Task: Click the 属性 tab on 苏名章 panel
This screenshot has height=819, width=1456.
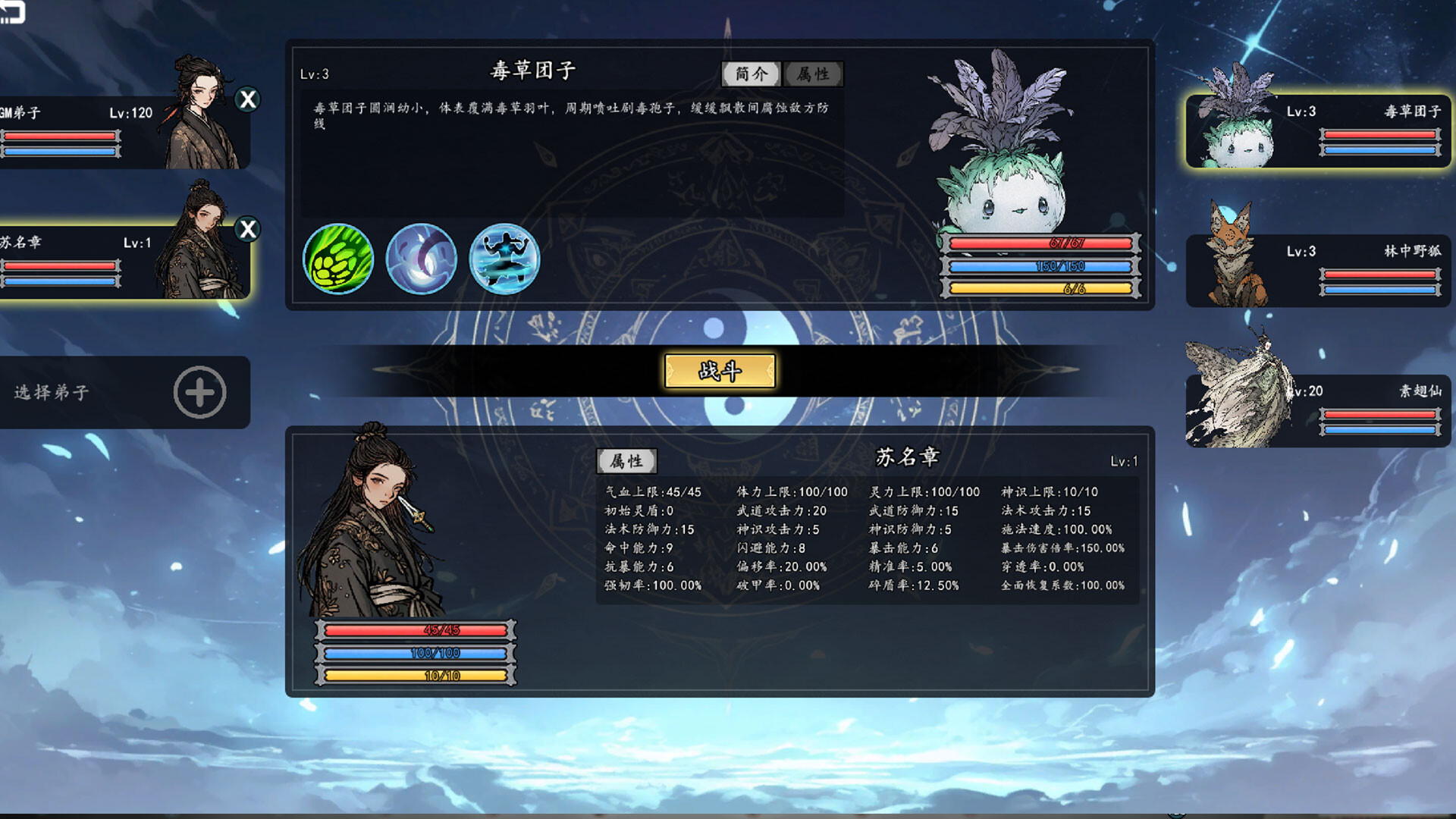Action: (629, 460)
